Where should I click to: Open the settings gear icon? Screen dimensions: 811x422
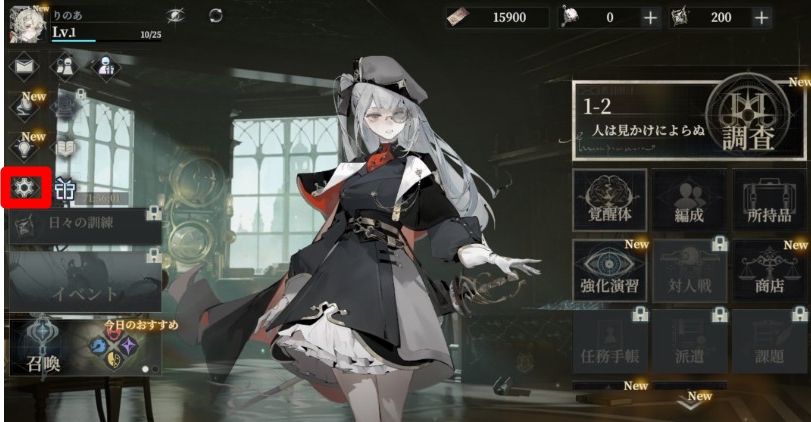tap(26, 187)
